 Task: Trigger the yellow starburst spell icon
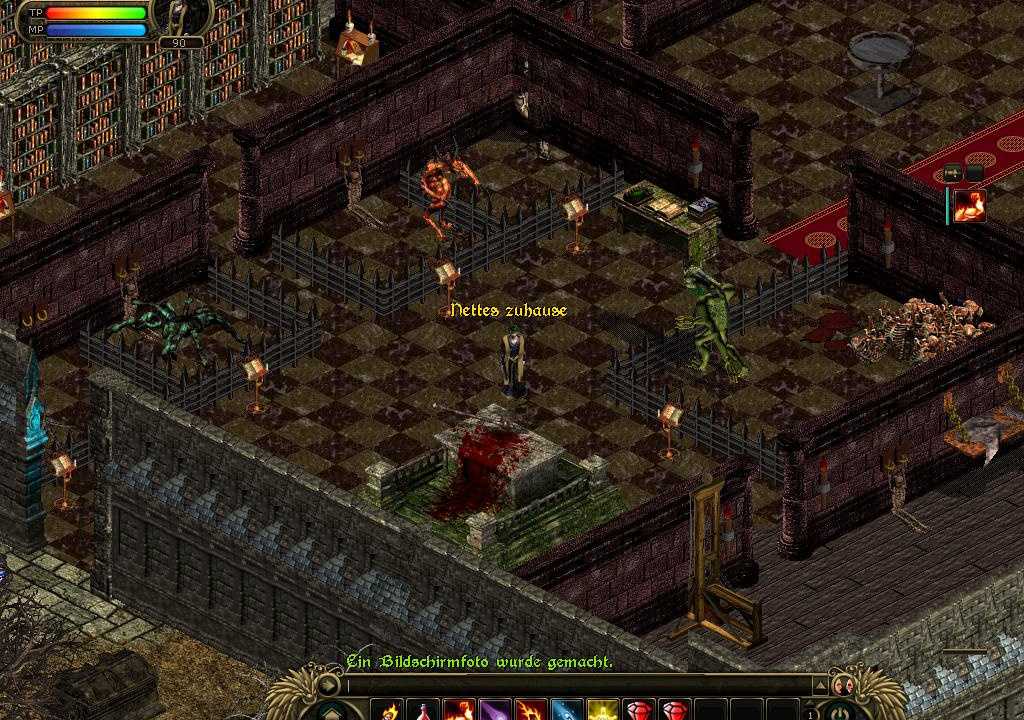[600, 711]
